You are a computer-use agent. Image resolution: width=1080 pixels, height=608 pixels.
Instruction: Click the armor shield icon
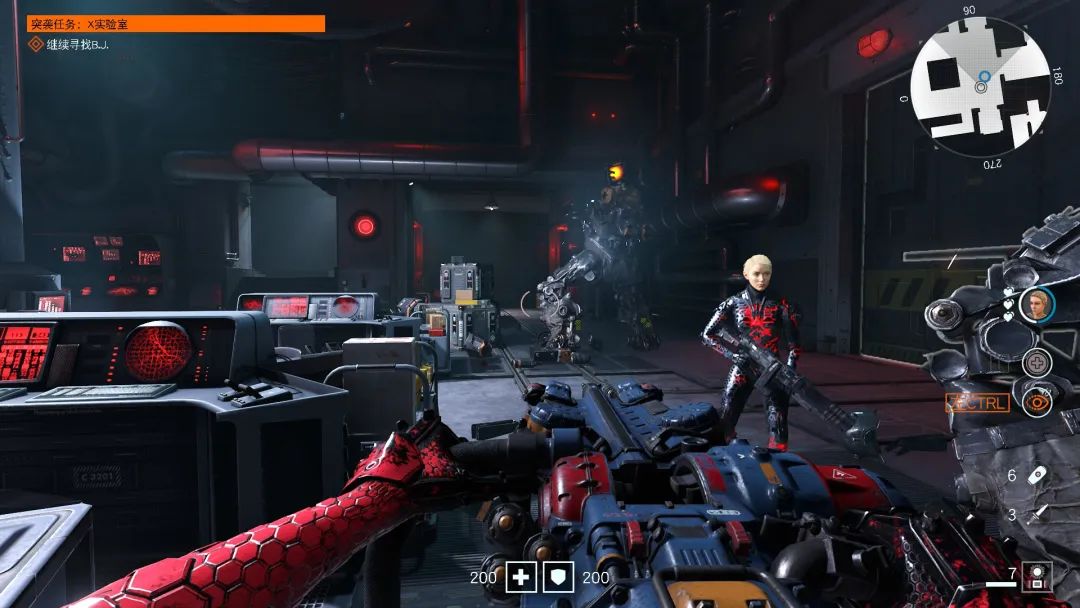[x=559, y=577]
